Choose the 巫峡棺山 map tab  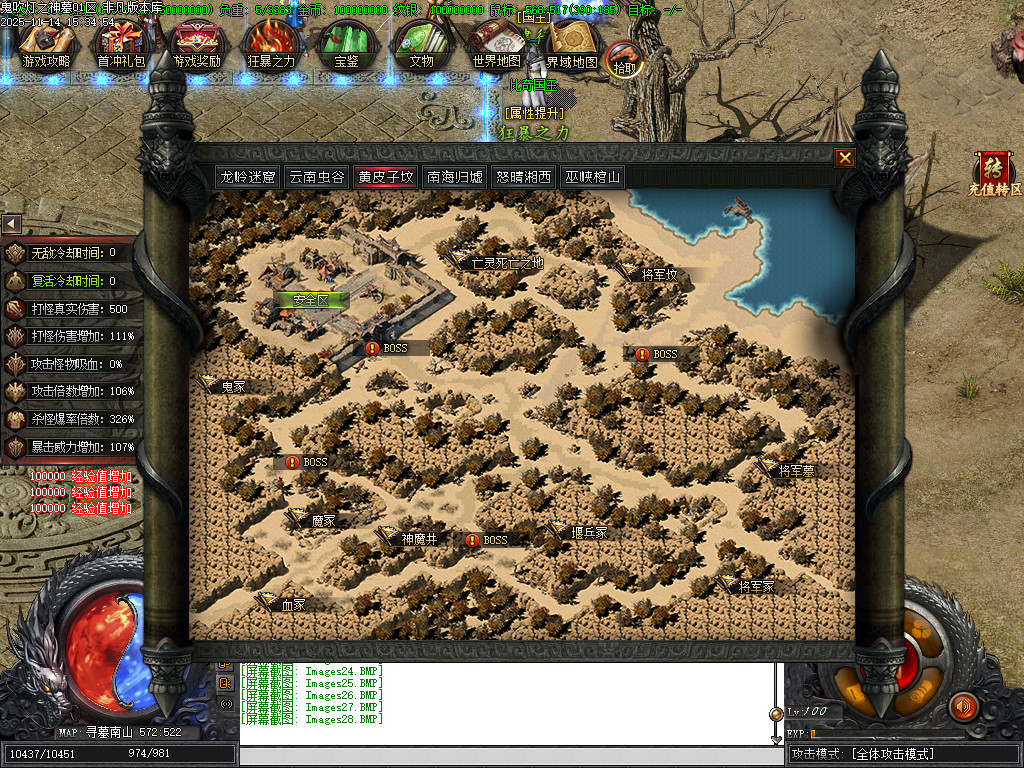click(x=592, y=177)
